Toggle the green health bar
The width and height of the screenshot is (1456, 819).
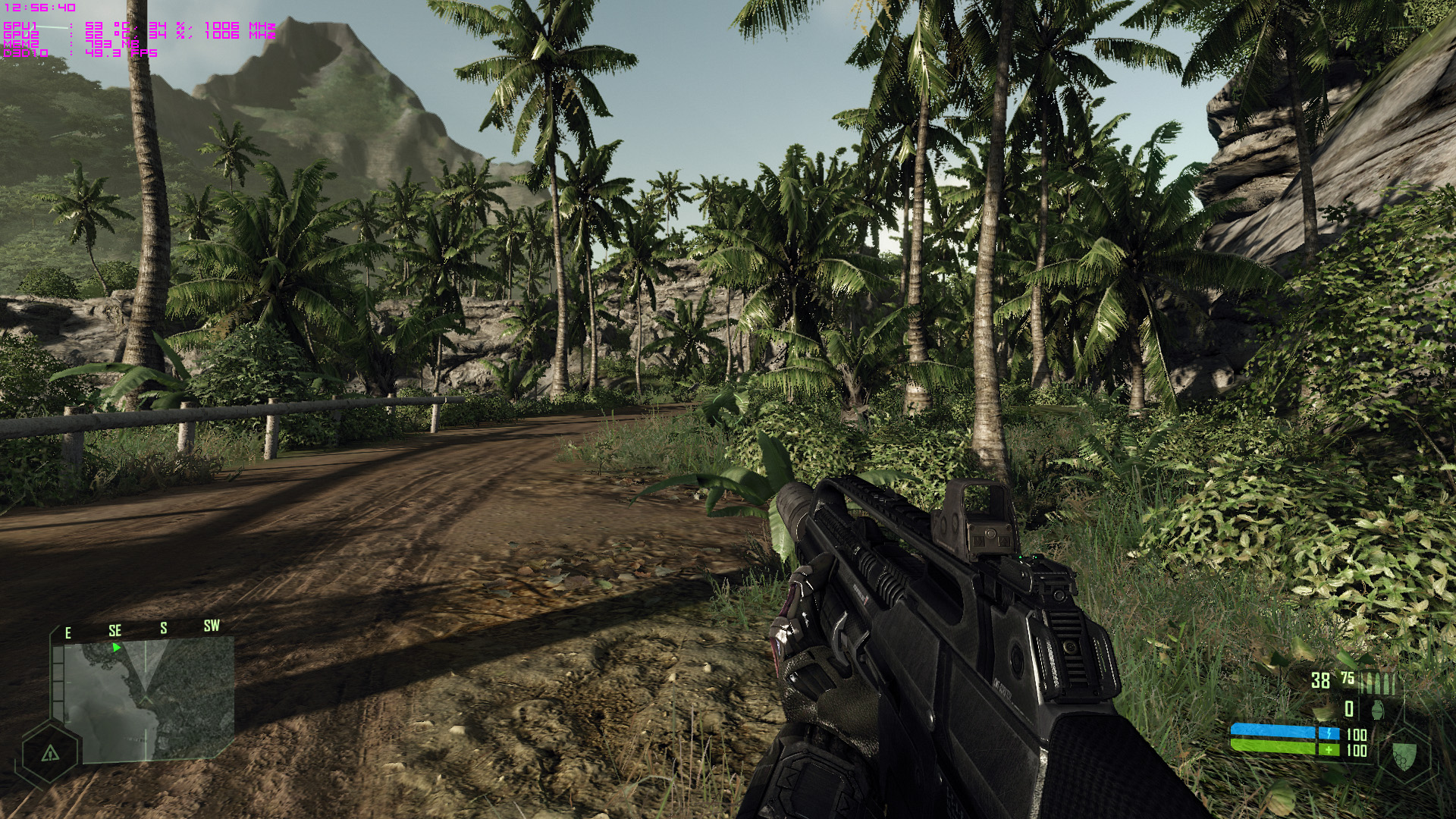point(1273,746)
